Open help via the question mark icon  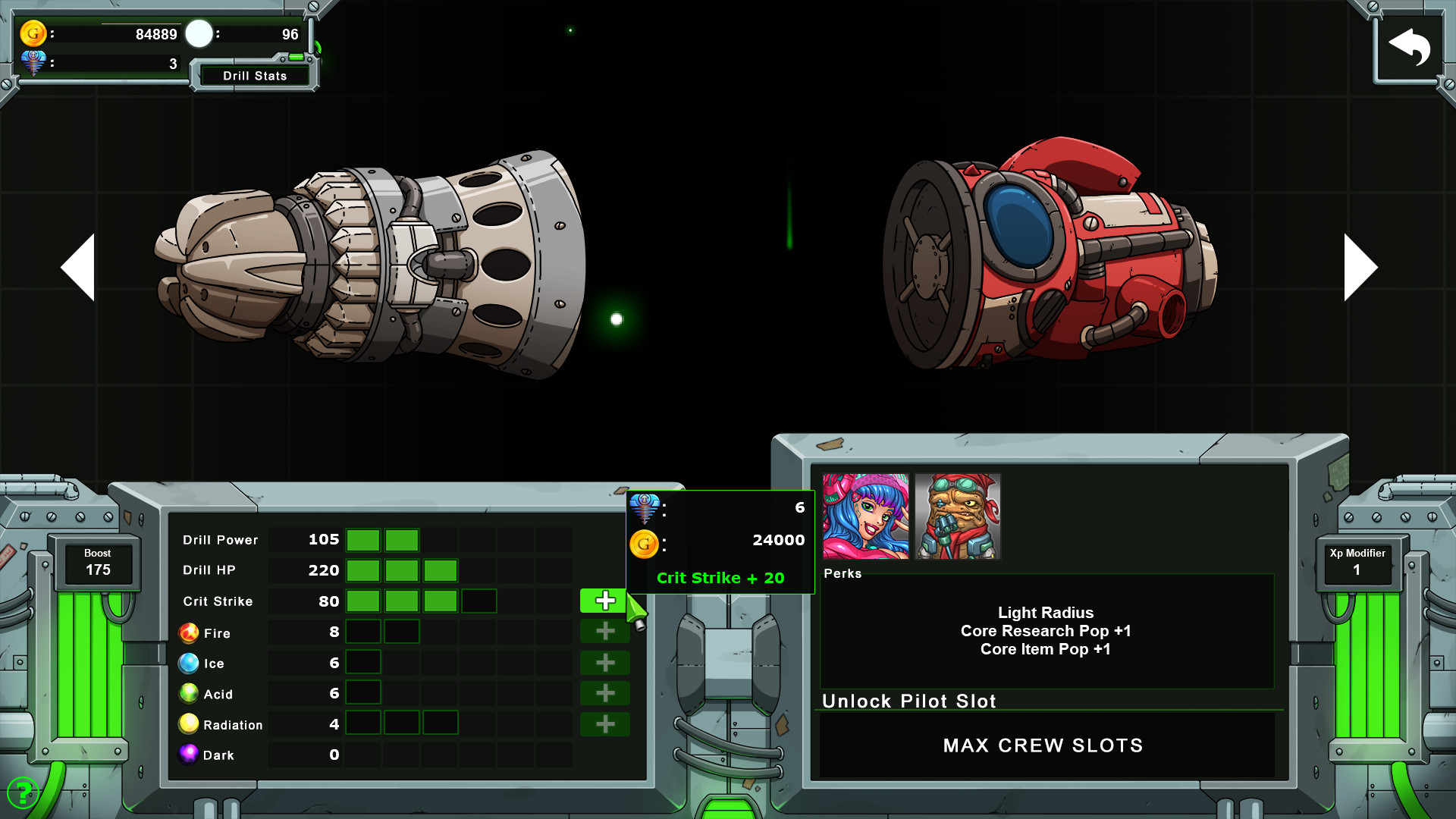click(x=24, y=793)
